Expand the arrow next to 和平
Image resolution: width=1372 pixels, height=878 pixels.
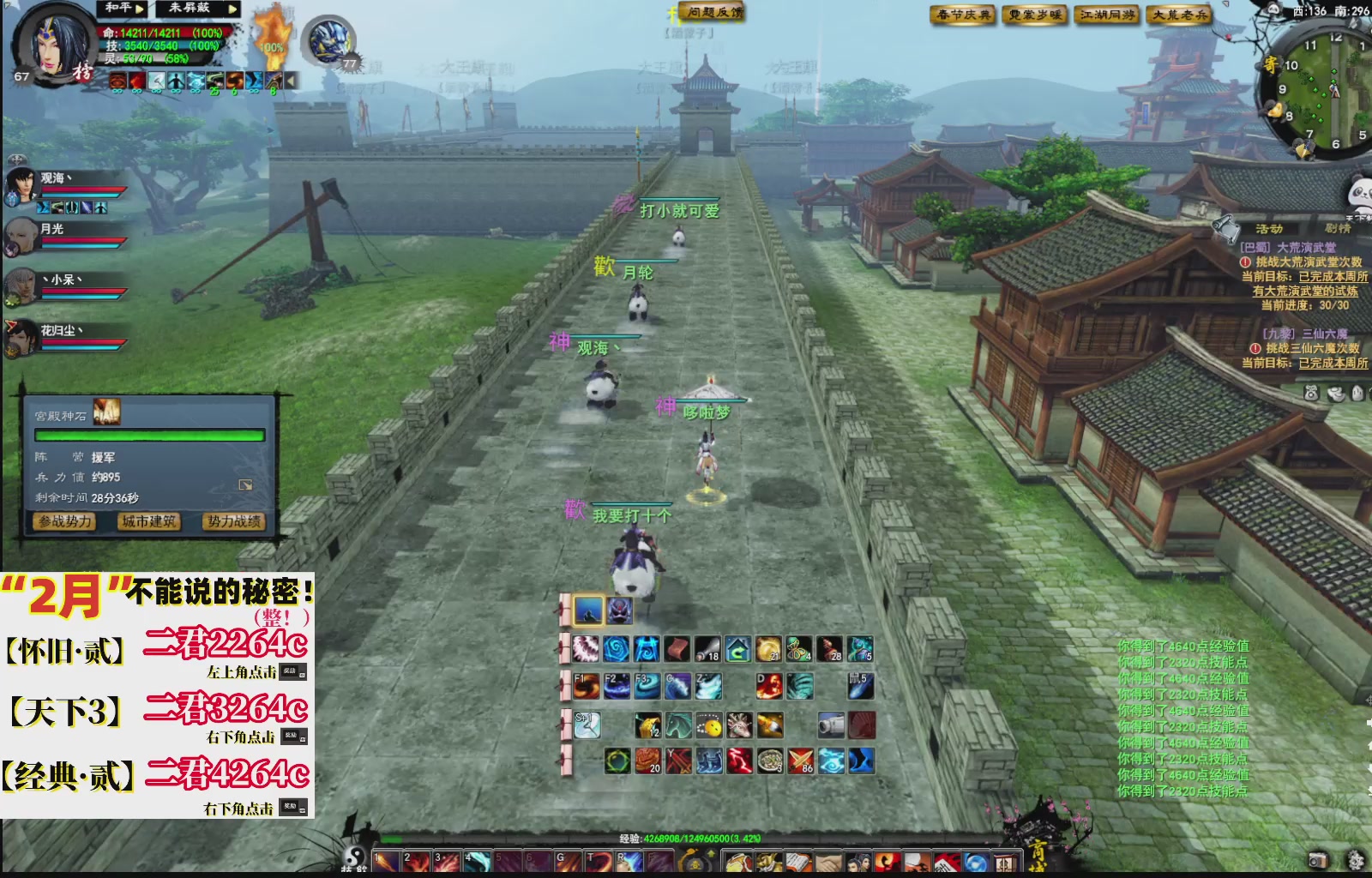pos(140,10)
